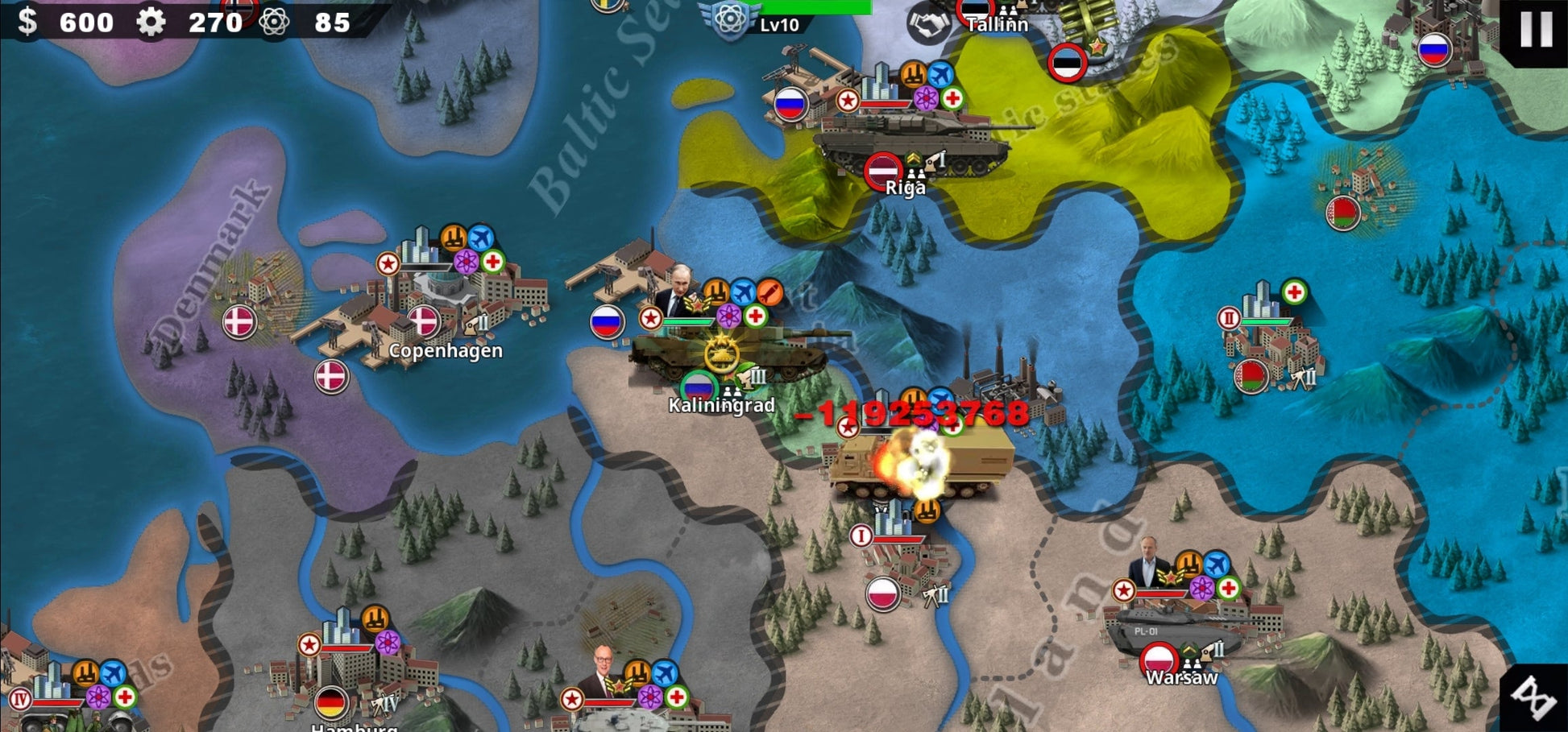End turn with the hourglass button
Screen dimensions: 1568x732
coord(1533,697)
